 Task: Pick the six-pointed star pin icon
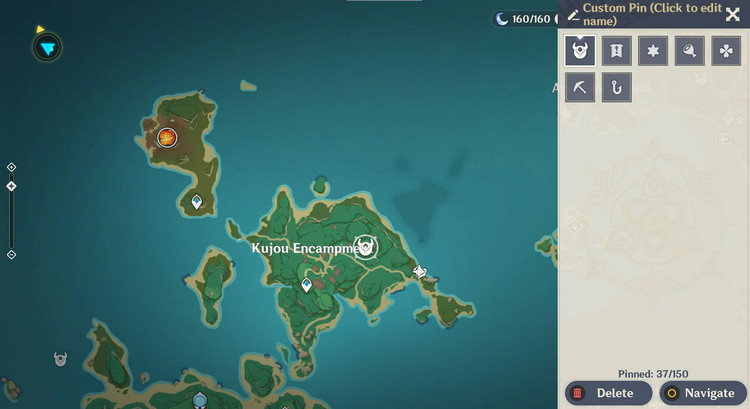[x=653, y=50]
